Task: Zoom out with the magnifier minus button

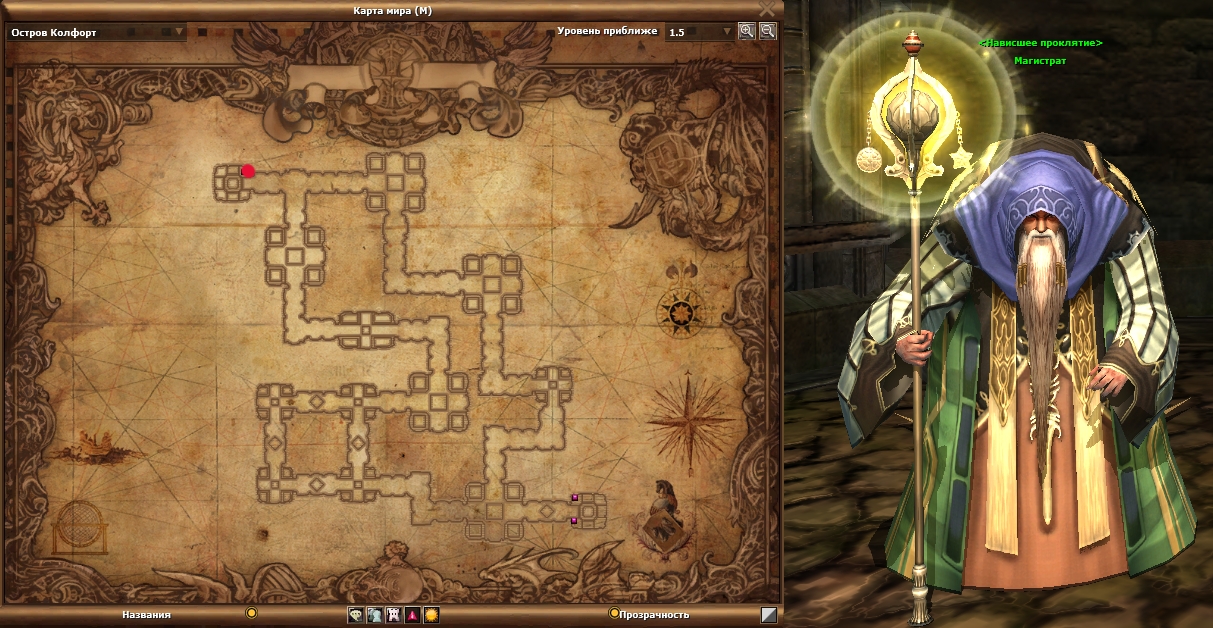Action: 767,31
